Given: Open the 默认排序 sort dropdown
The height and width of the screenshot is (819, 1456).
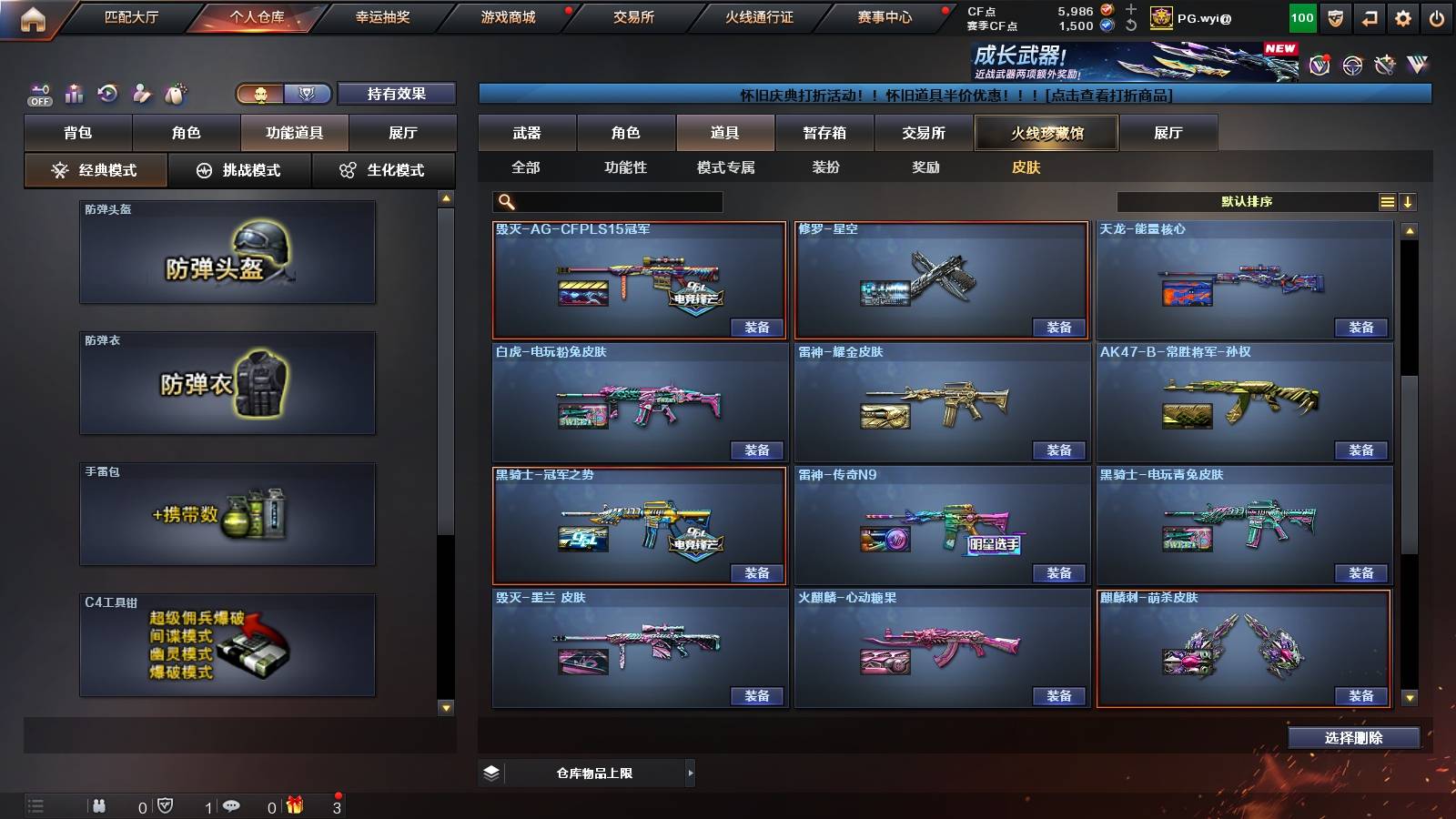Looking at the screenshot, I should (x=1247, y=201).
